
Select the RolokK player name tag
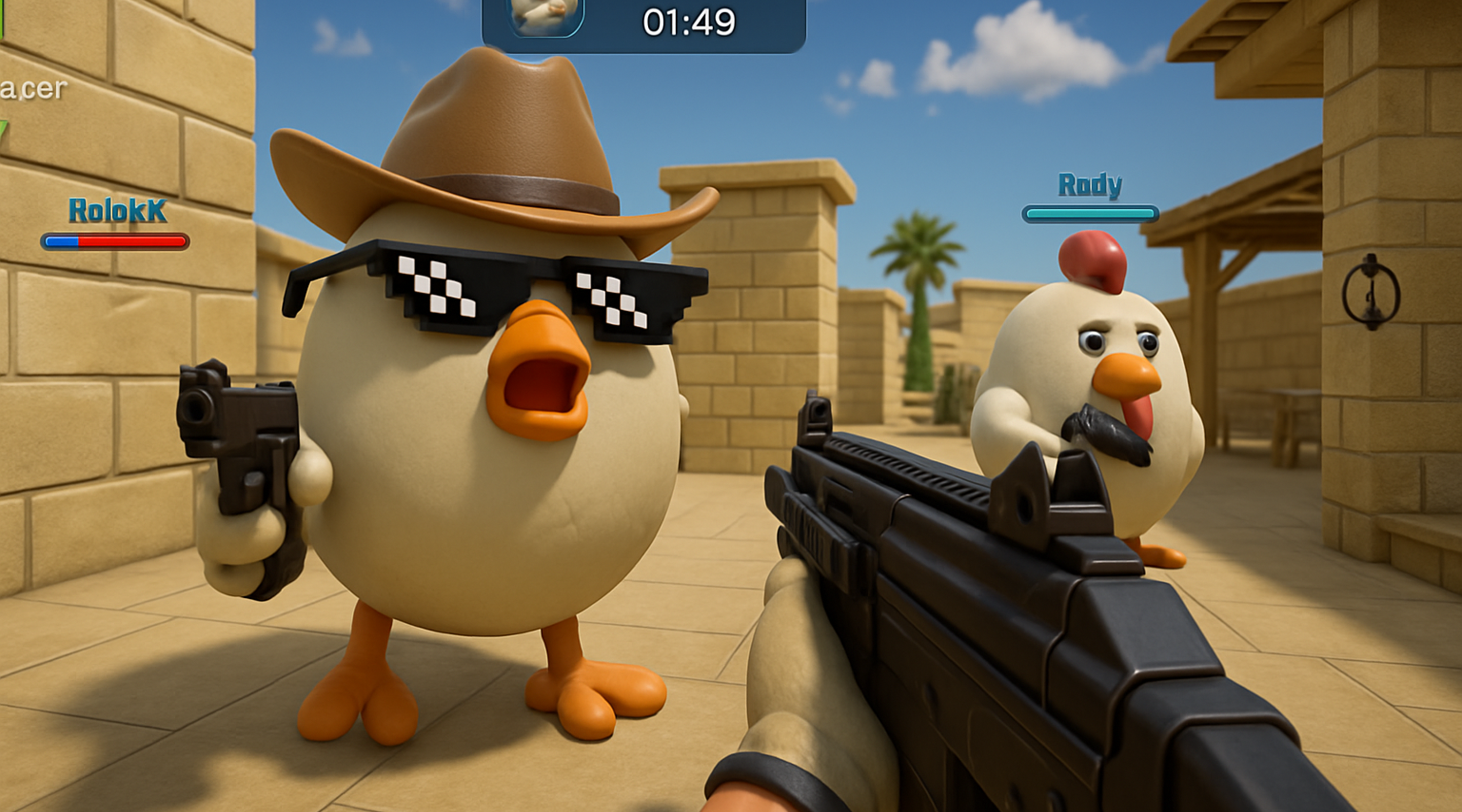coord(117,211)
